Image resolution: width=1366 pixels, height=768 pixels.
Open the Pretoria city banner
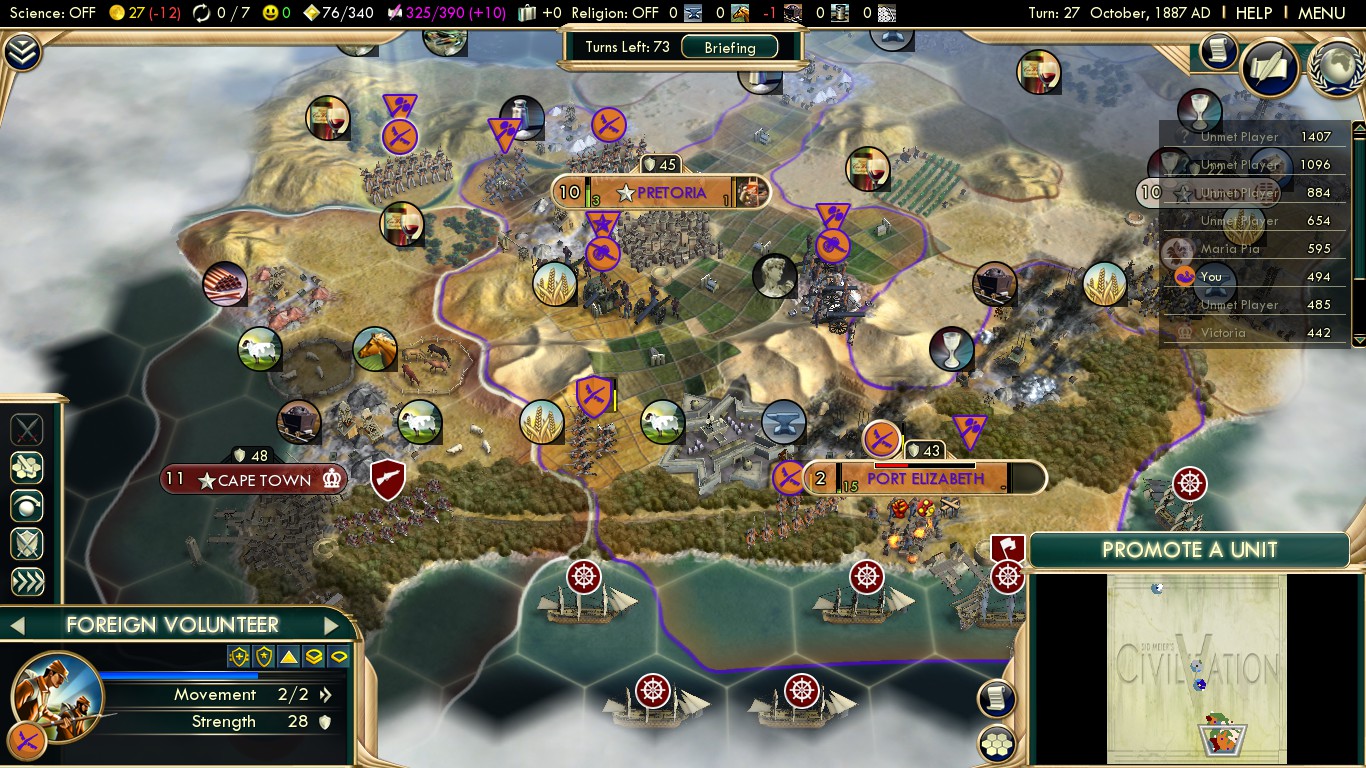pyautogui.click(x=660, y=192)
